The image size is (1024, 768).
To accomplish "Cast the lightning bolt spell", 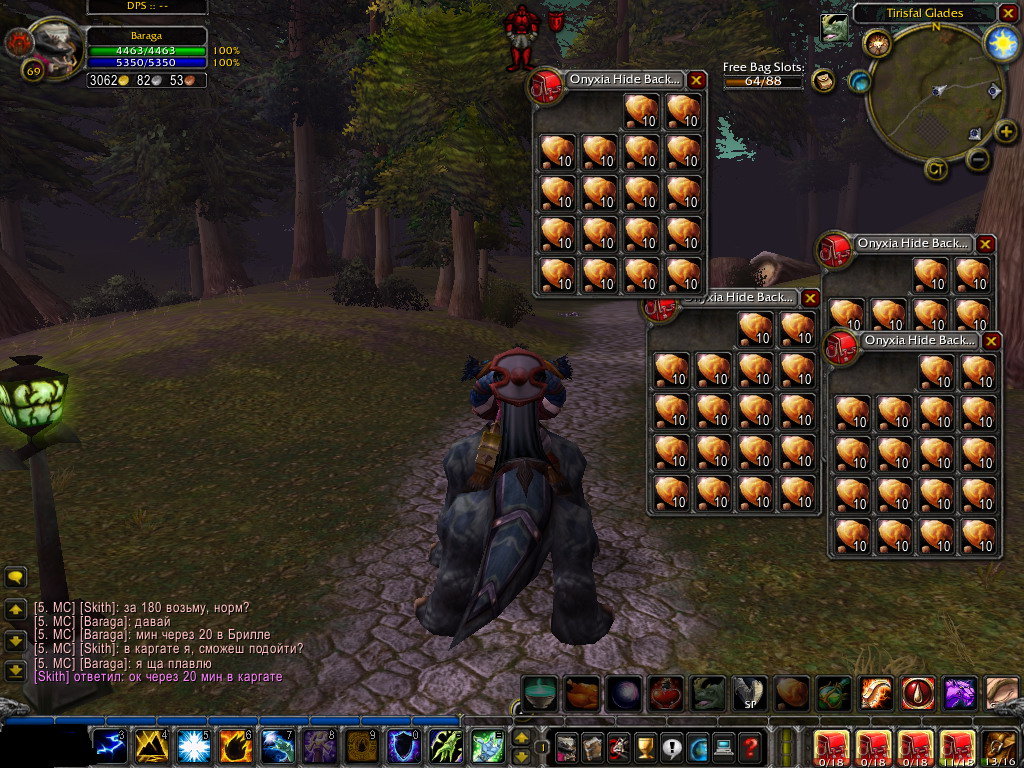I will pos(109,746).
